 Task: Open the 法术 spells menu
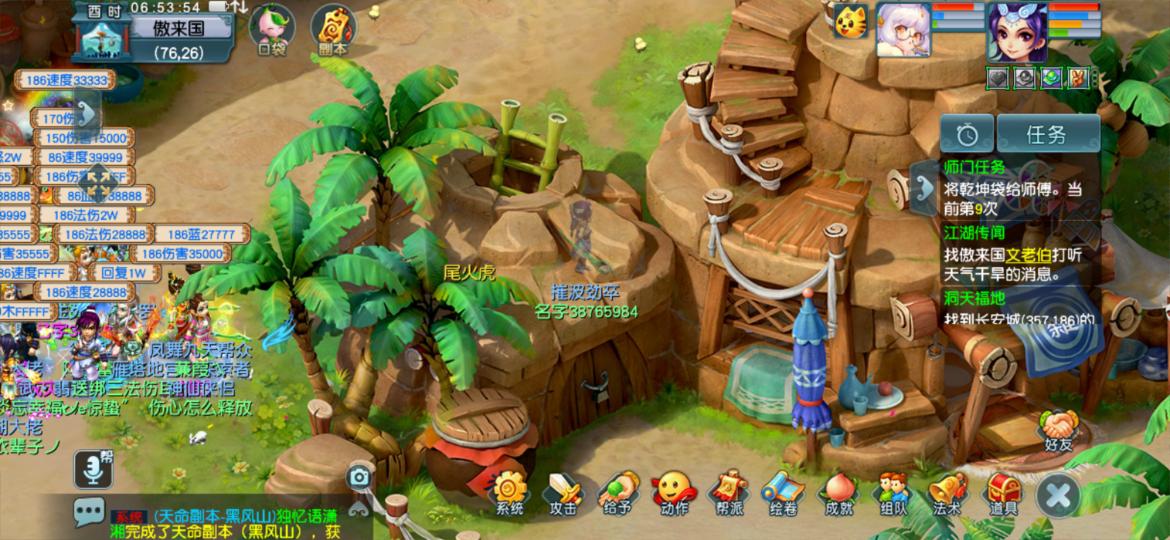[x=947, y=493]
